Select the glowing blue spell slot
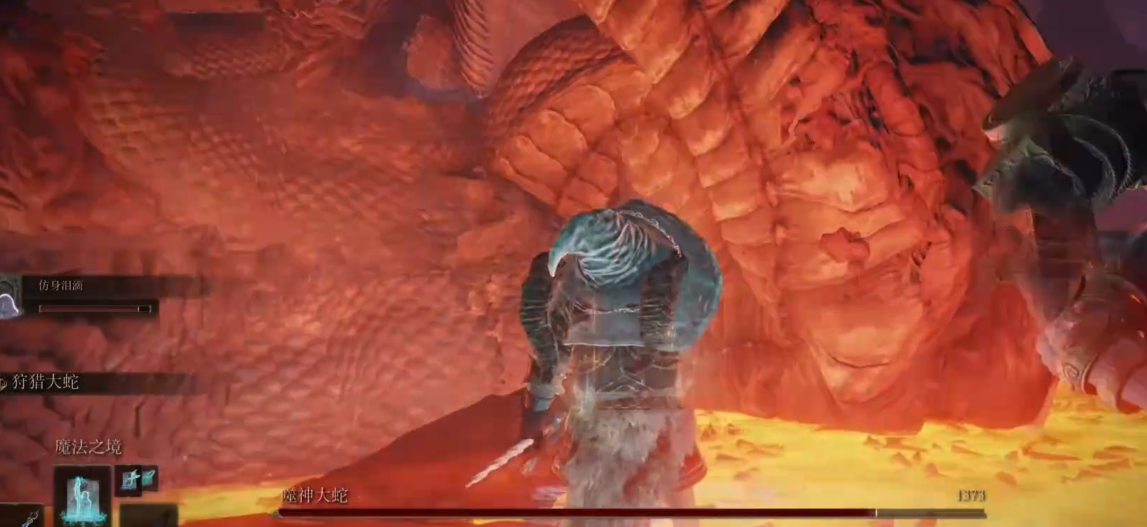This screenshot has width=1147, height=527. [x=82, y=495]
